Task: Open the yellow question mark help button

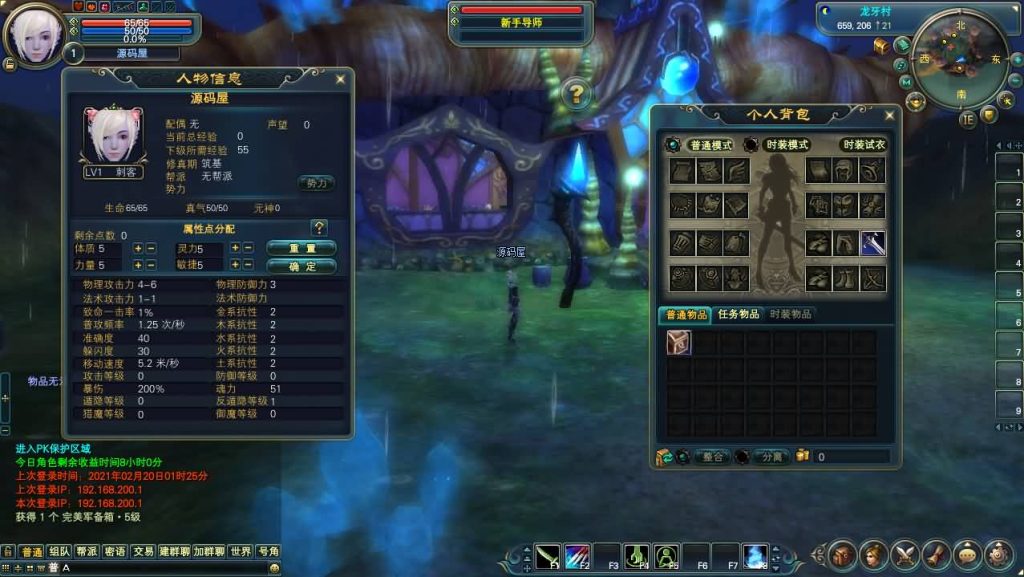Action: [576, 95]
